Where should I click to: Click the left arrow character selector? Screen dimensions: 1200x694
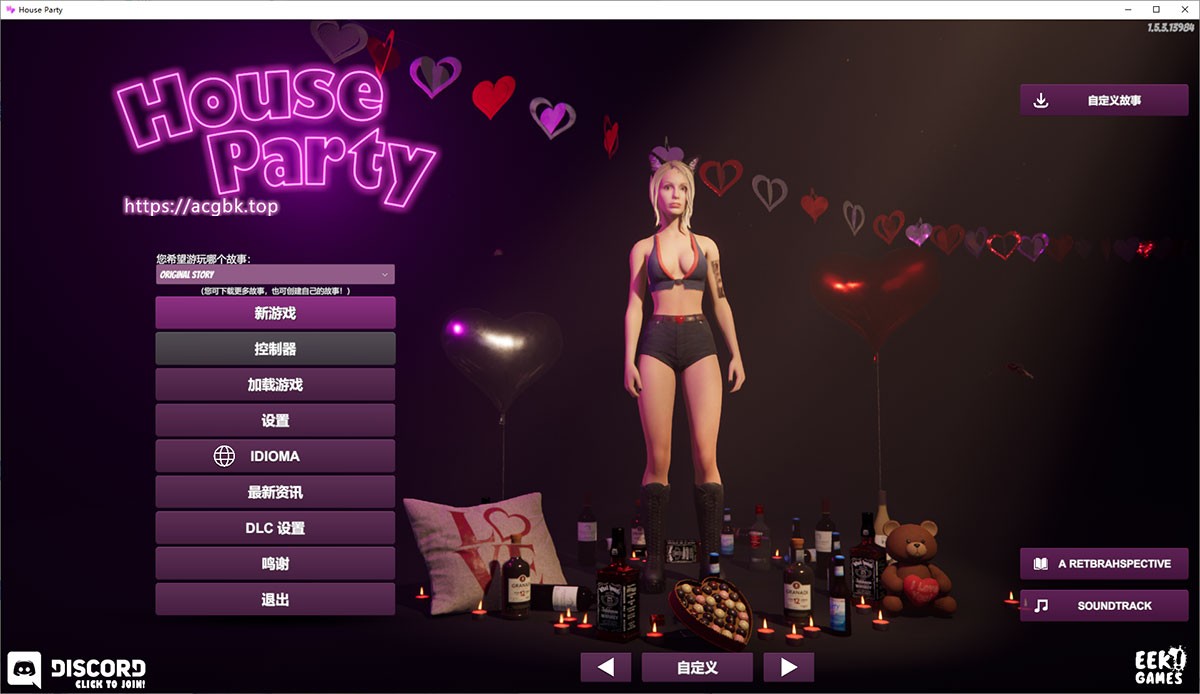[x=605, y=667]
